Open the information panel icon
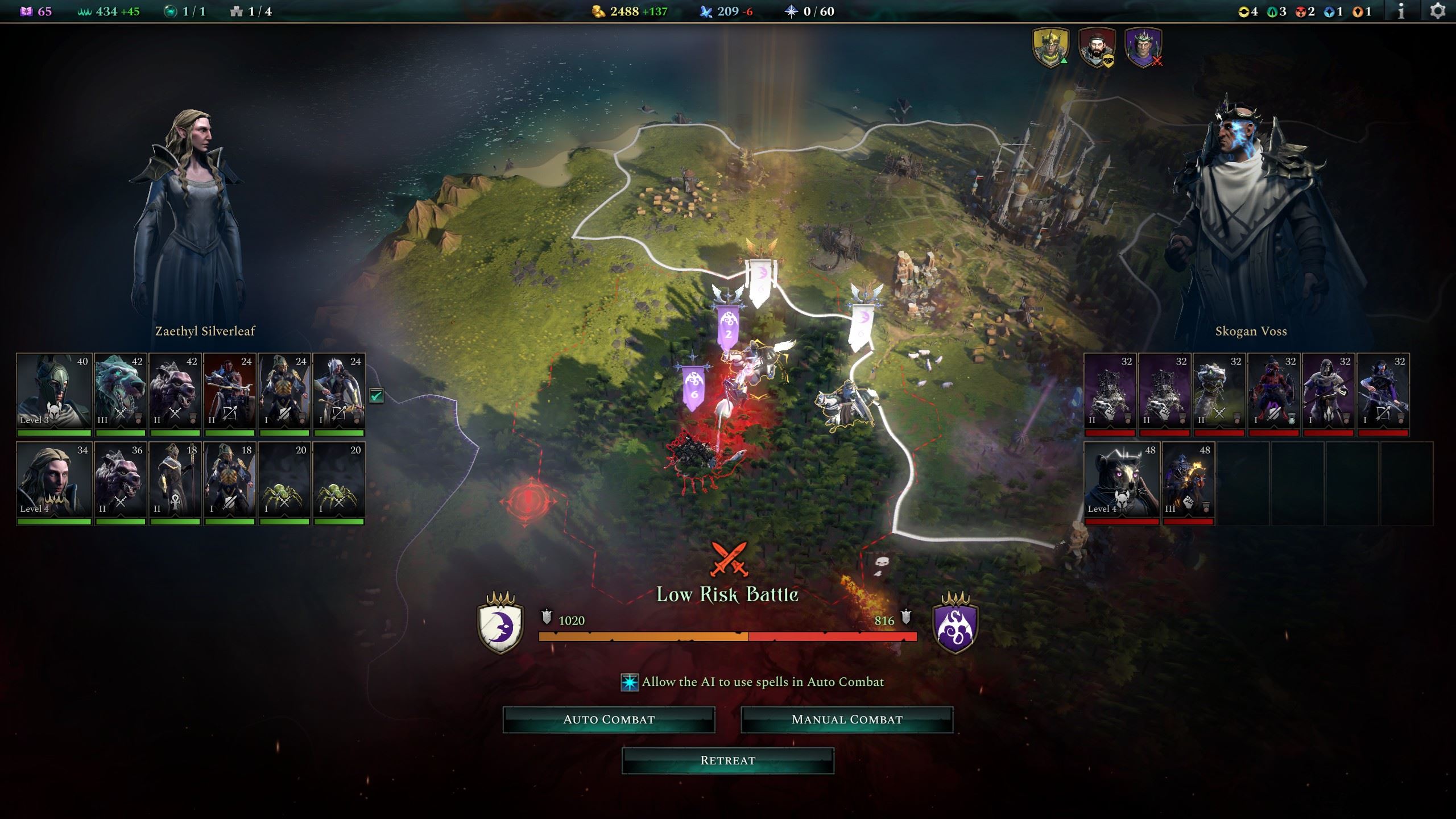Viewport: 1456px width, 819px height. pos(1401,11)
